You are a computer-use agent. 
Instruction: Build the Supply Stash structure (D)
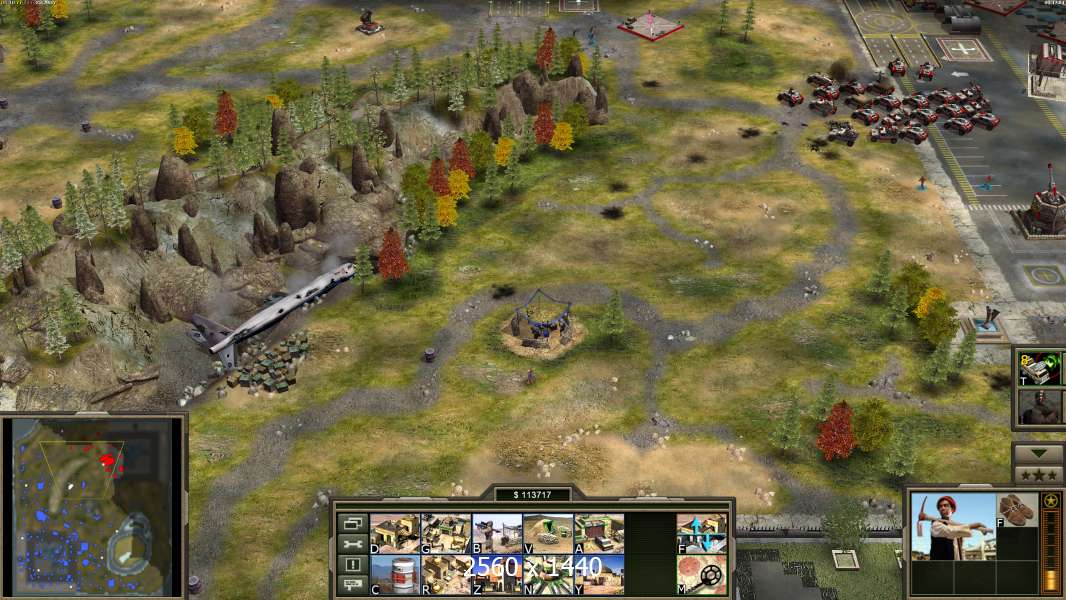394,533
